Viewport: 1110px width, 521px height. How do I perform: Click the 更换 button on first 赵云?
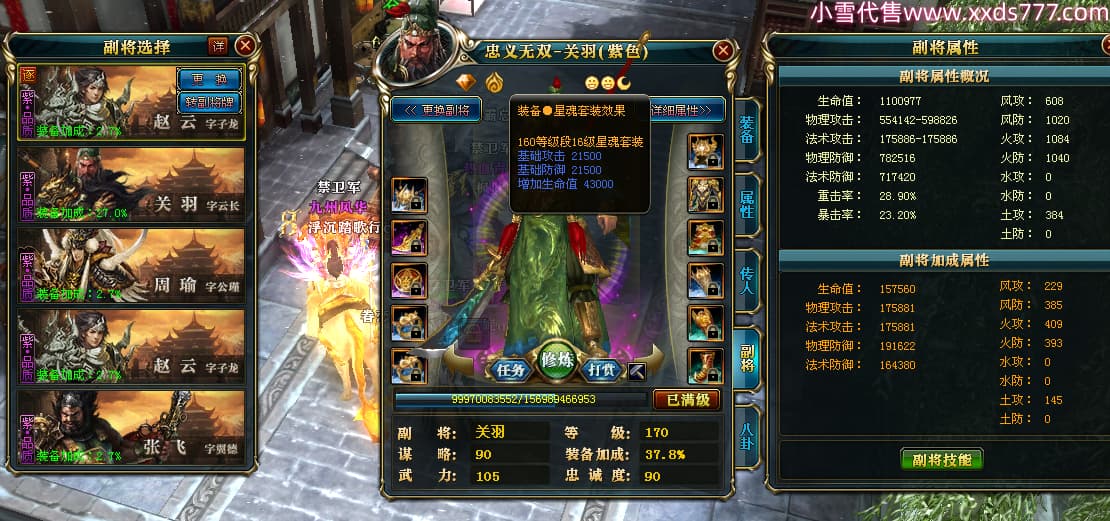[x=210, y=79]
